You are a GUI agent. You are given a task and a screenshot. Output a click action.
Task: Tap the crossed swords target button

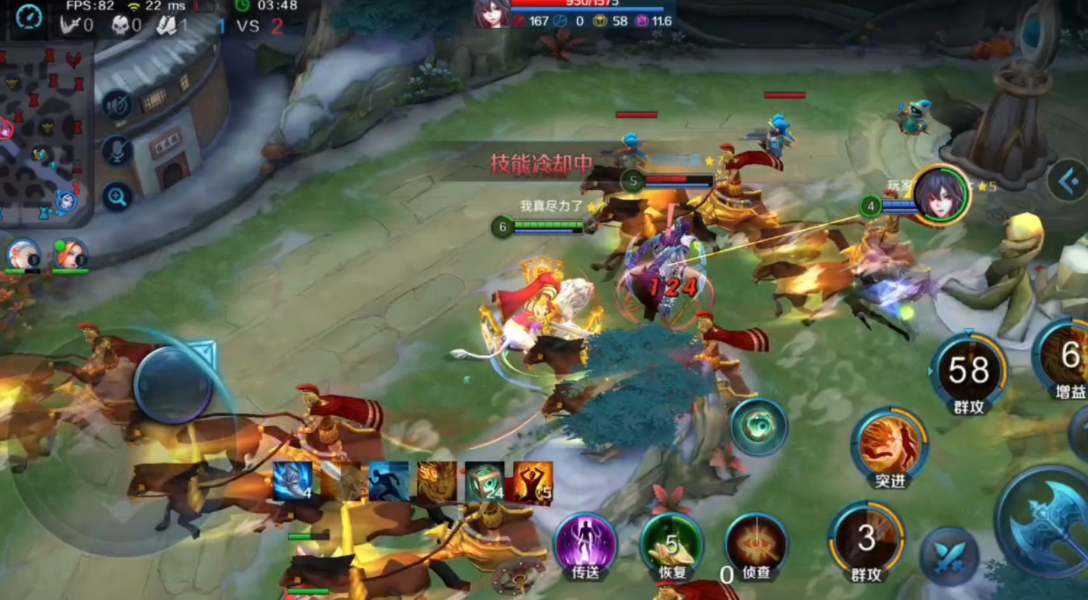949,557
